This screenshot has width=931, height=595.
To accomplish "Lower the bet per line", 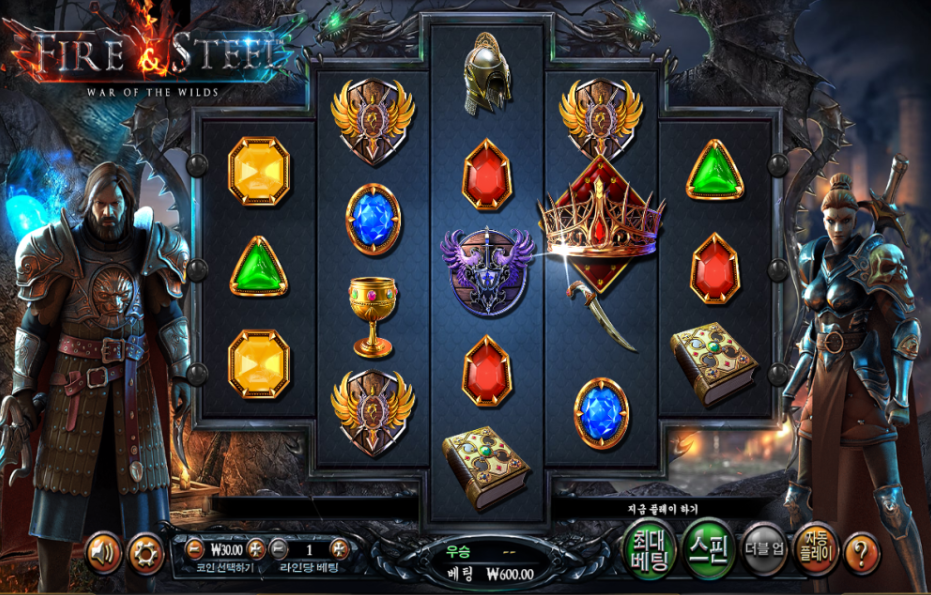I will click(x=279, y=548).
